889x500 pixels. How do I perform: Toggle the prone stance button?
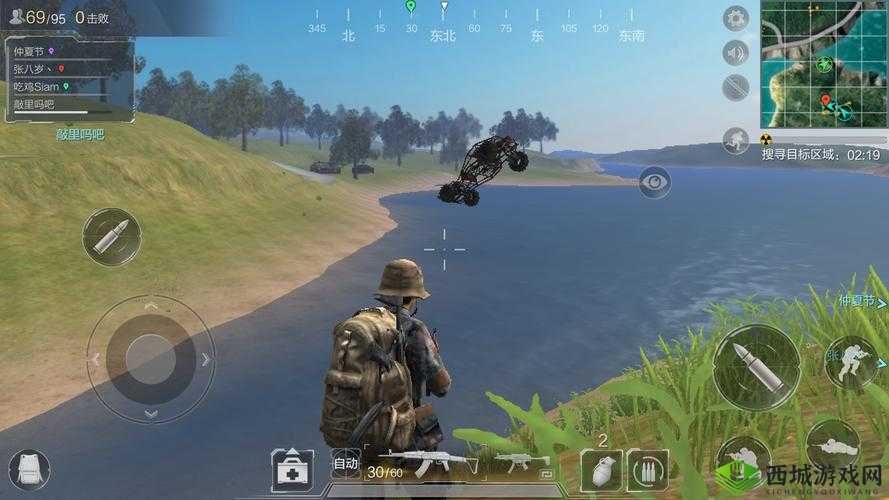coord(832,447)
